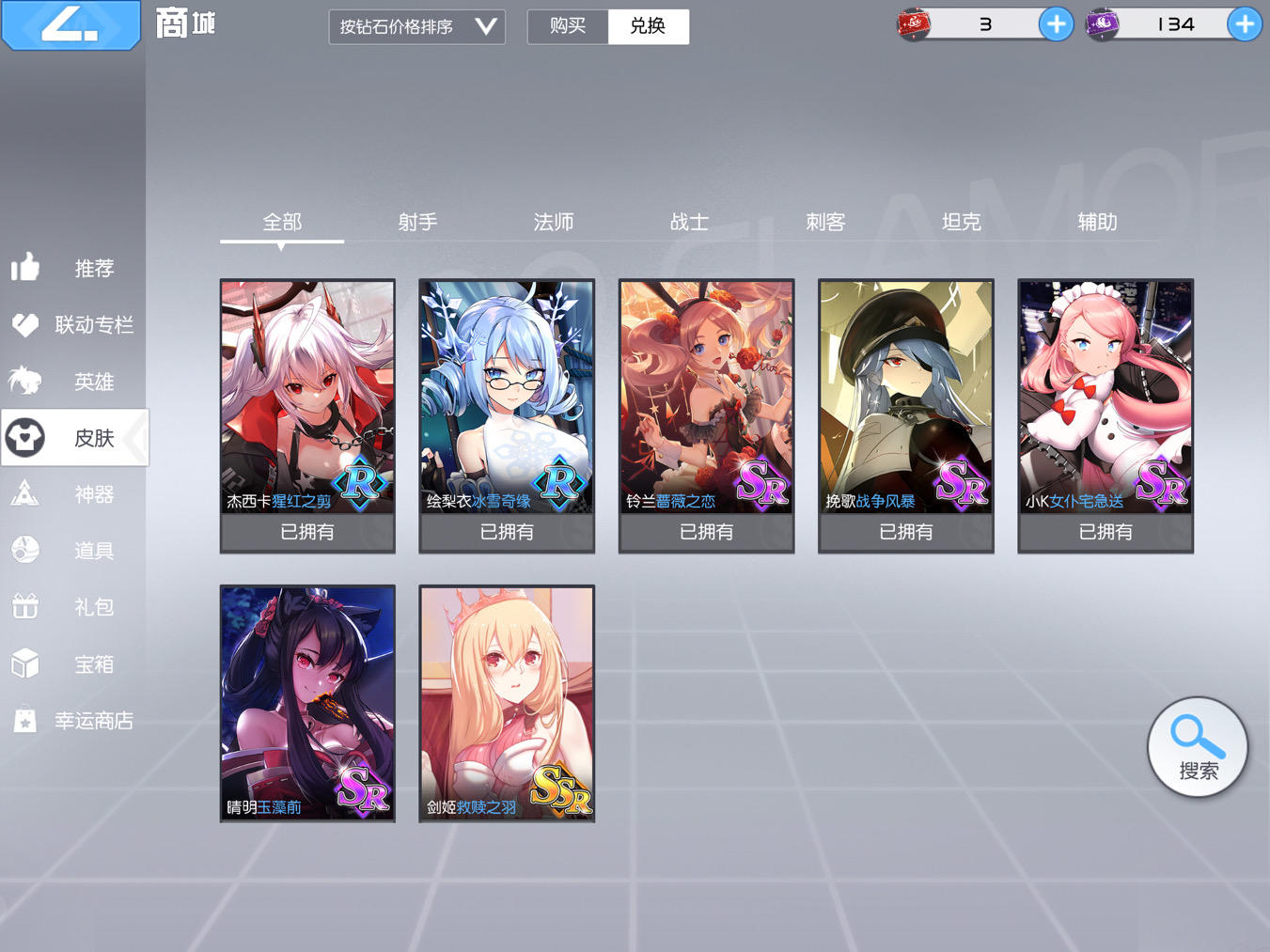The width and height of the screenshot is (1270, 952).
Task: Open the 幸运商店 lucky shop icon
Action: click(25, 719)
